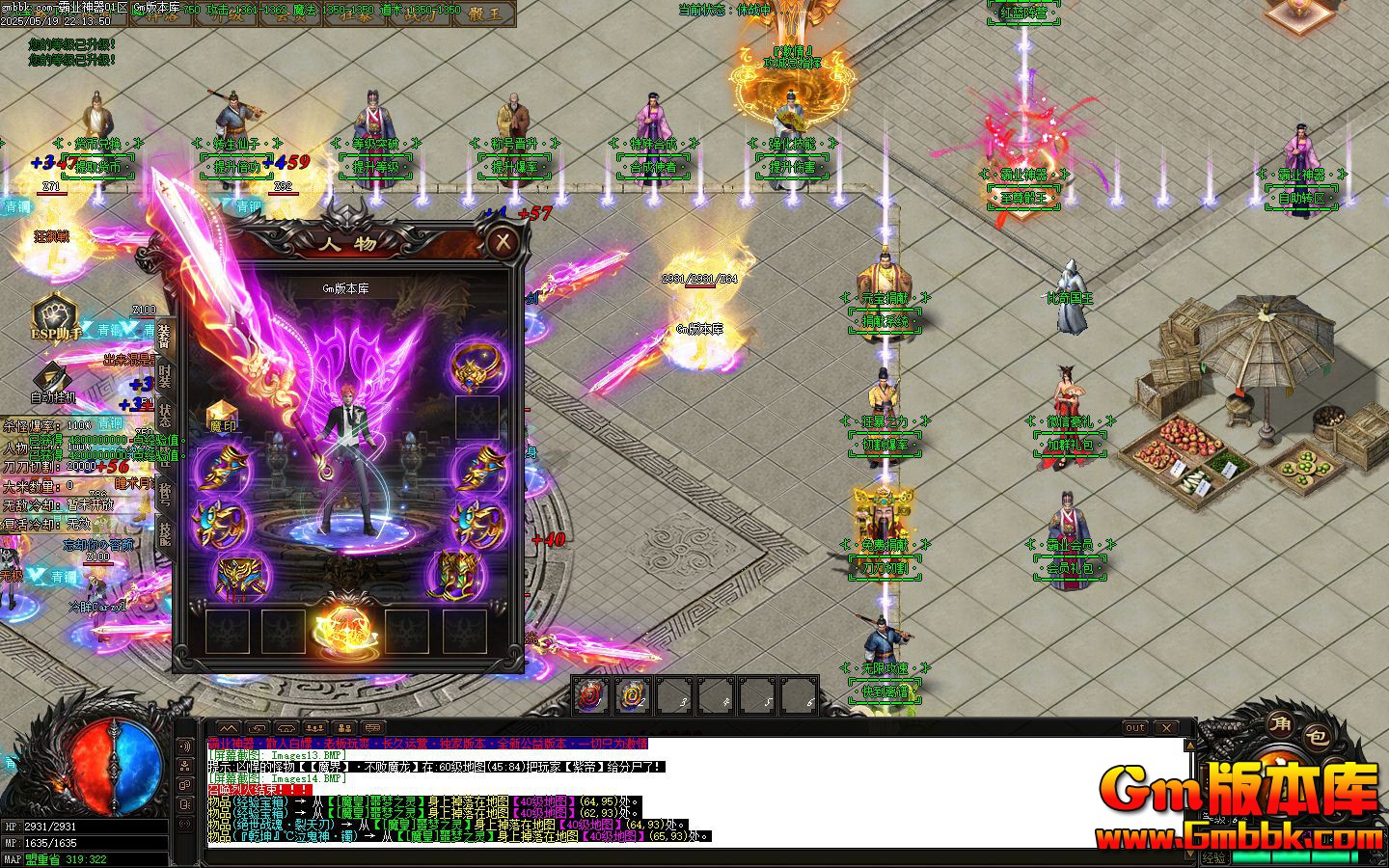The width and height of the screenshot is (1389, 868).
Task: Collapse the chat panel with the arrow icon
Action: coord(230,729)
